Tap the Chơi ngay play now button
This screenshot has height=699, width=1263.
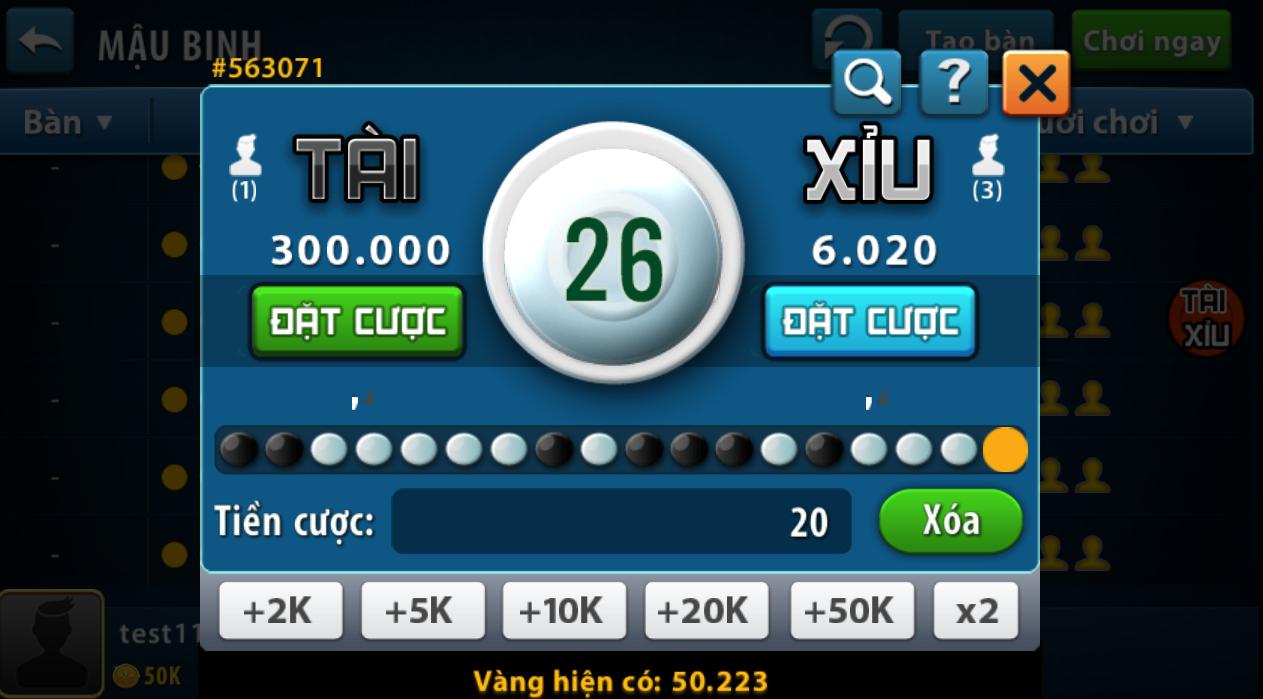pos(1151,41)
